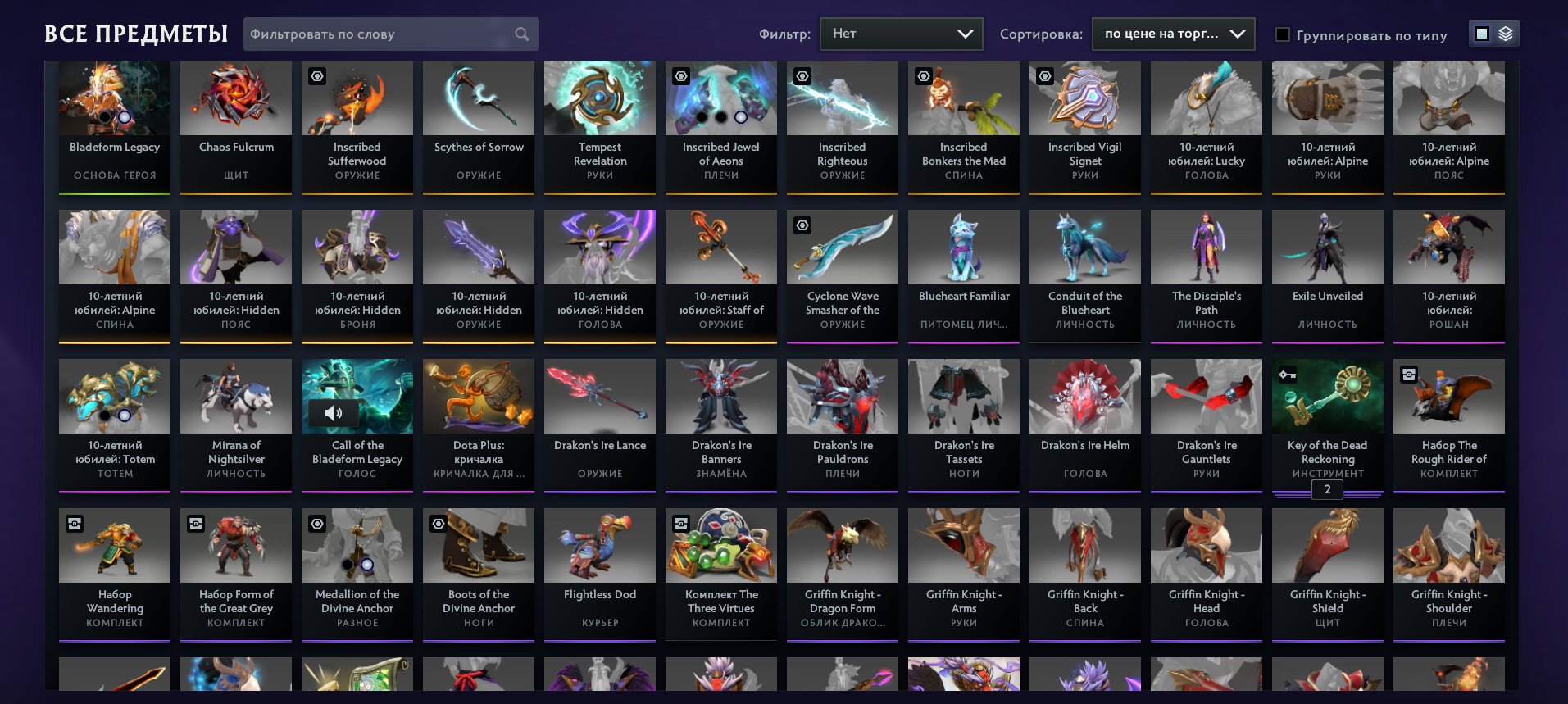This screenshot has height=704, width=1568.
Task: Click the eye icon on Cyclone Wave Smasher
Action: (x=801, y=225)
